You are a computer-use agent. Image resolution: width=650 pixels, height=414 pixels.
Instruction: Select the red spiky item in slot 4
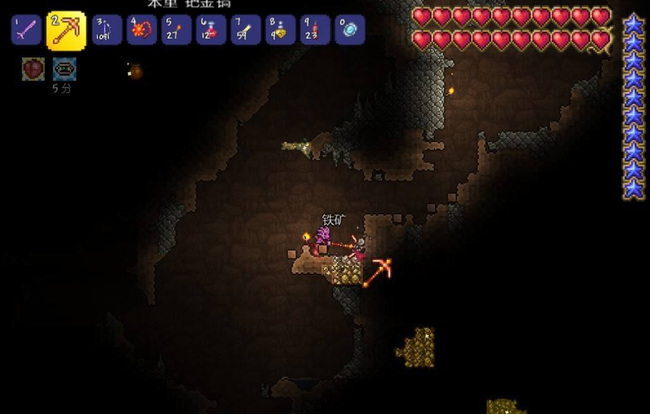tap(141, 30)
